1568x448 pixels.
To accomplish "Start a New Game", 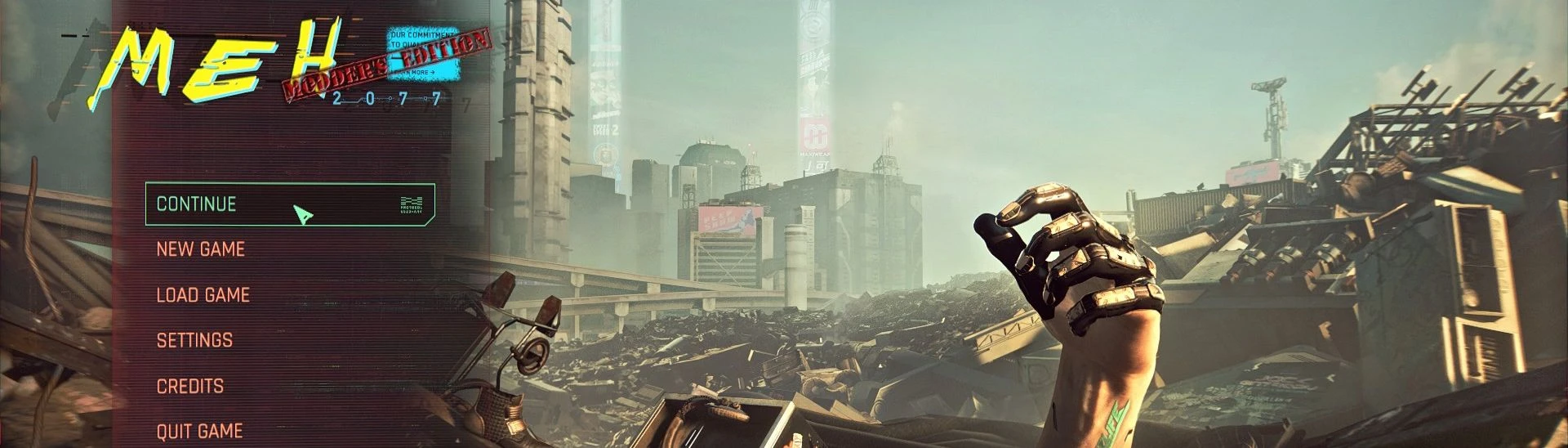I will point(200,249).
